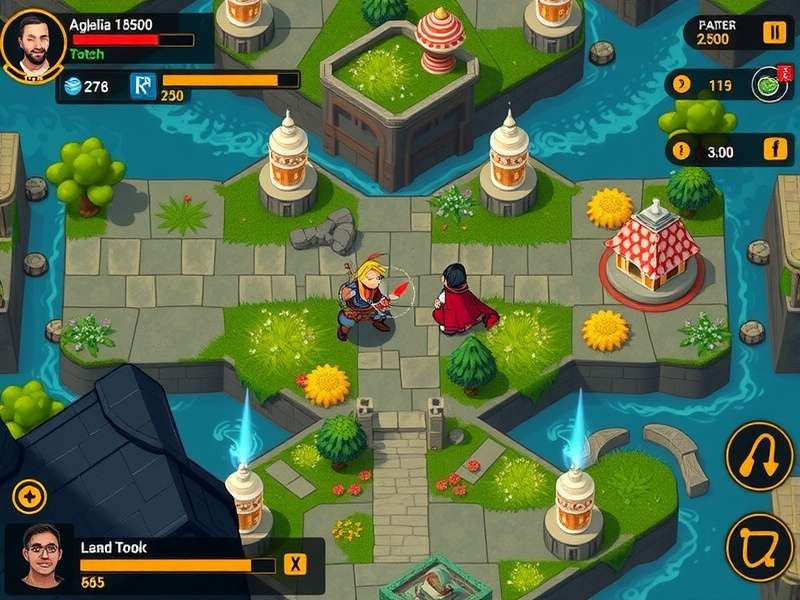800x600 pixels.
Task: Click the orange round icon beside 3.00
Action: tap(683, 152)
